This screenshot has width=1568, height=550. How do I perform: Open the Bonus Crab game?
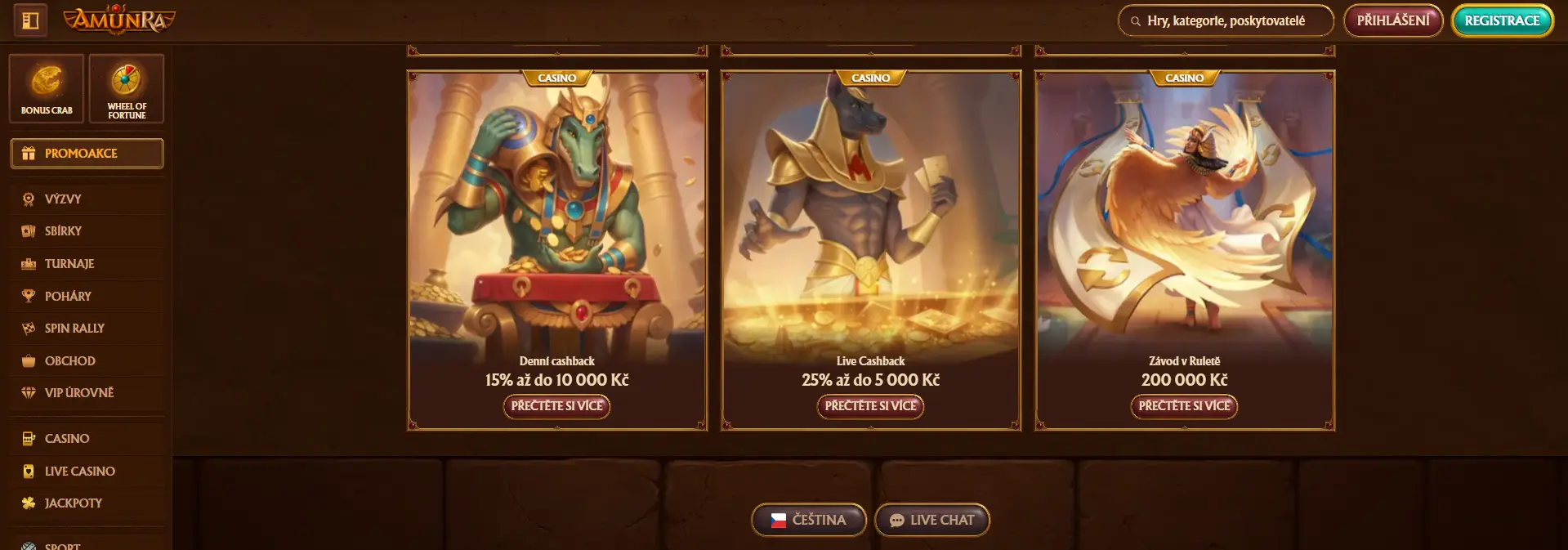click(x=47, y=88)
